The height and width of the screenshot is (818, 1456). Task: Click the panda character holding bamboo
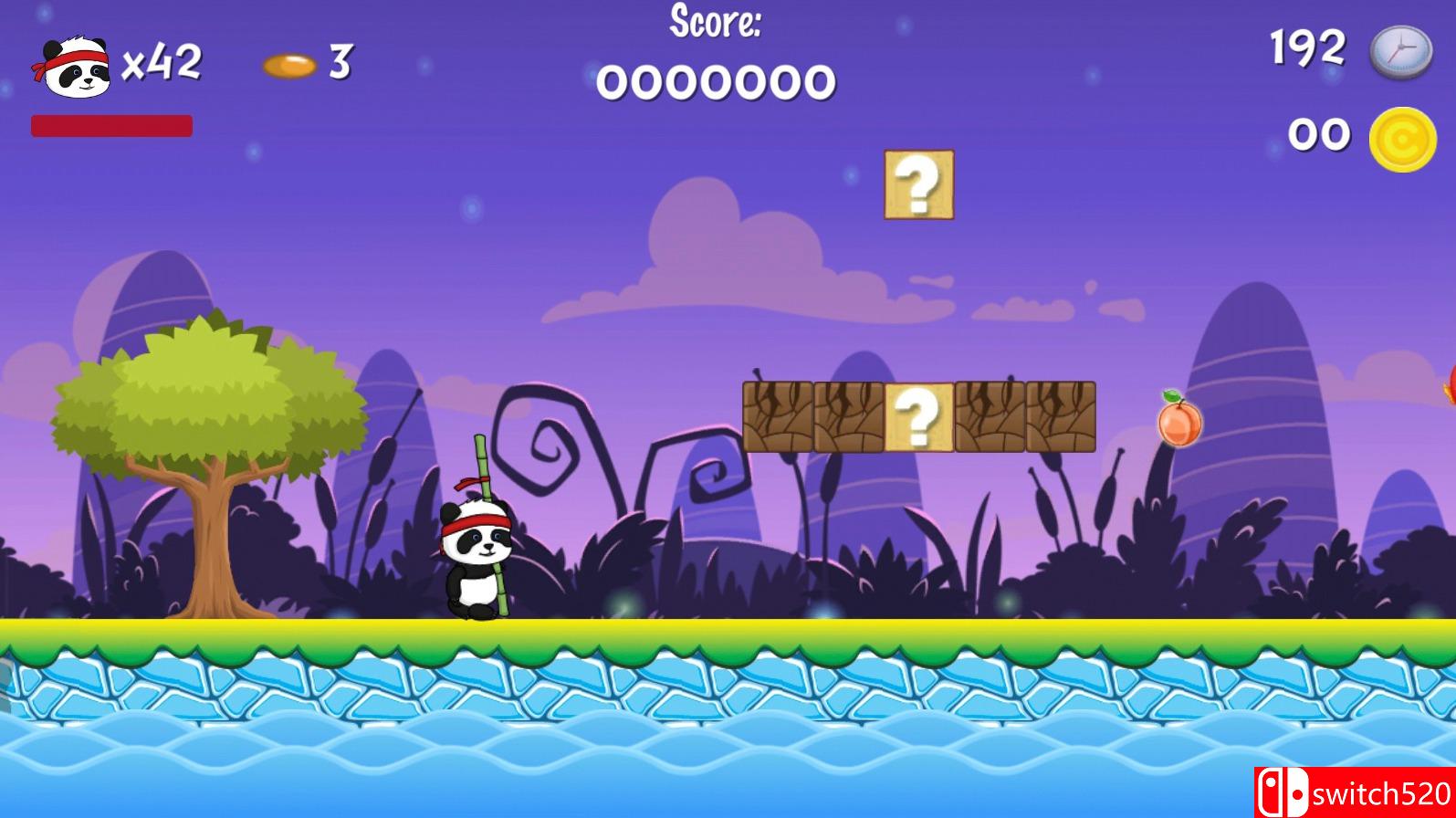coord(478,557)
